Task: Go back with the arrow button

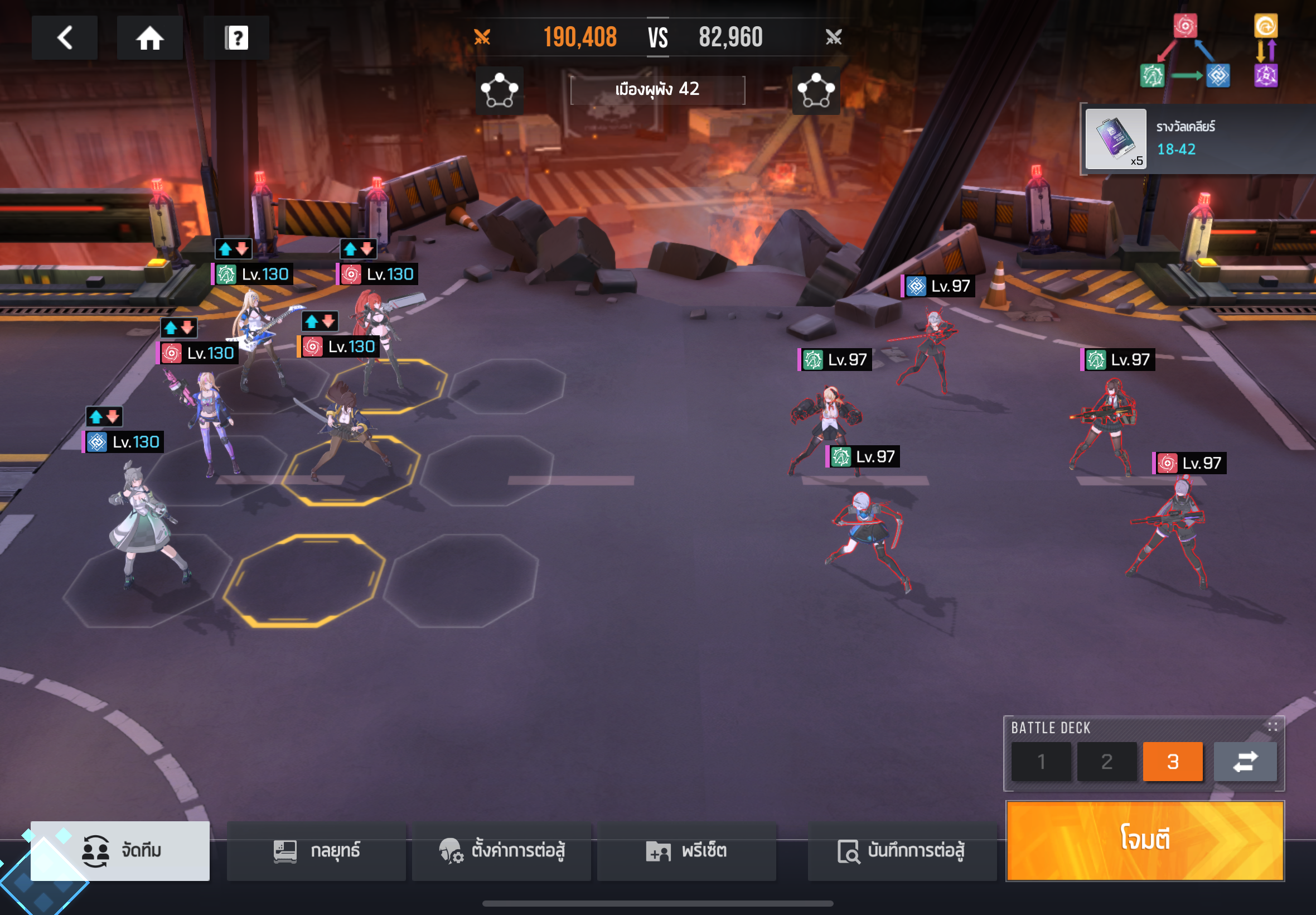Action: pos(65,38)
